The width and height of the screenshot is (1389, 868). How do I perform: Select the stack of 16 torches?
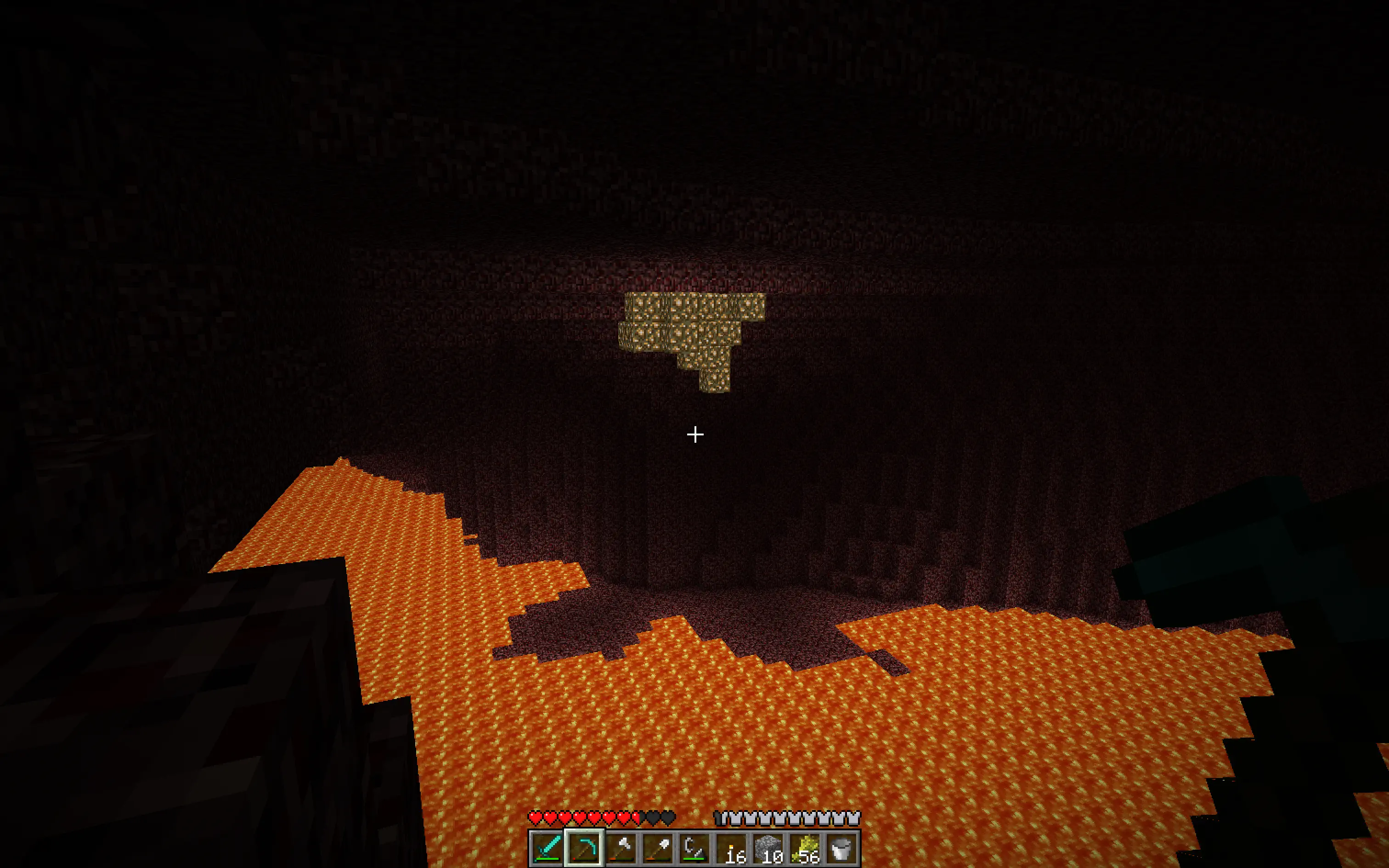pos(731,847)
